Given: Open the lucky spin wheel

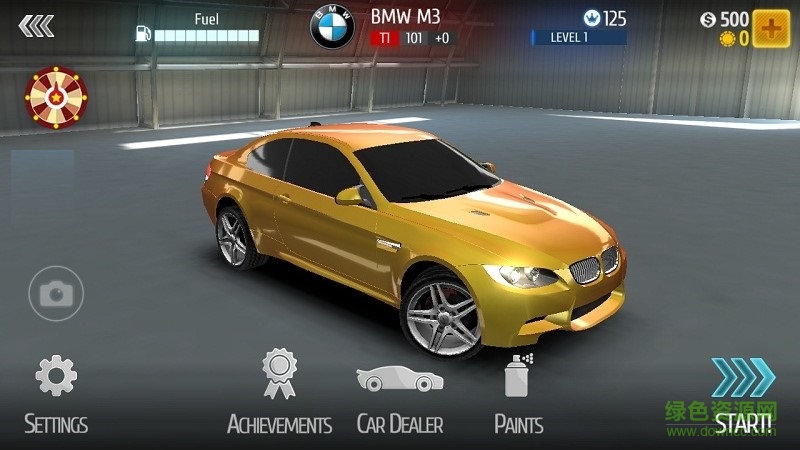Looking at the screenshot, I should [56, 95].
